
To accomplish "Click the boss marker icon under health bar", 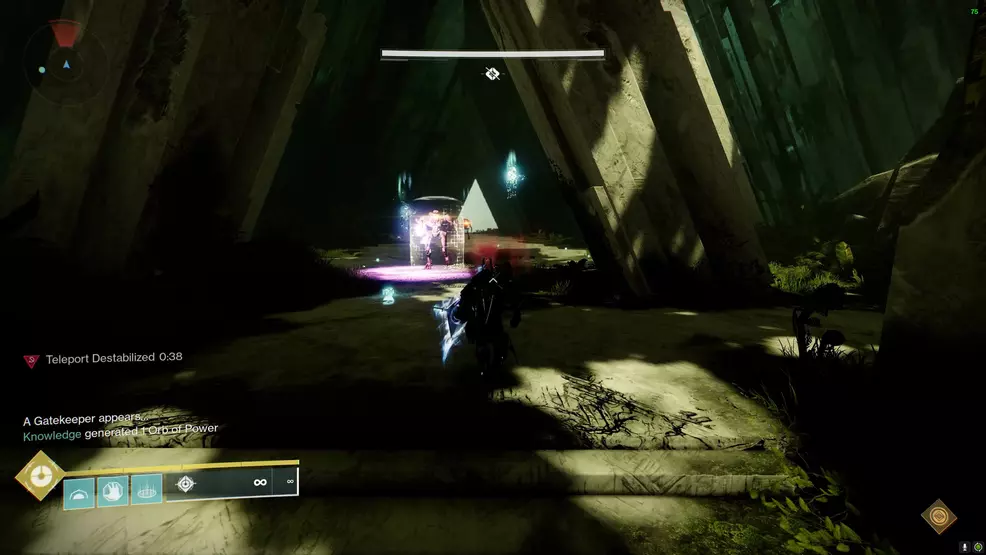I will [492, 73].
